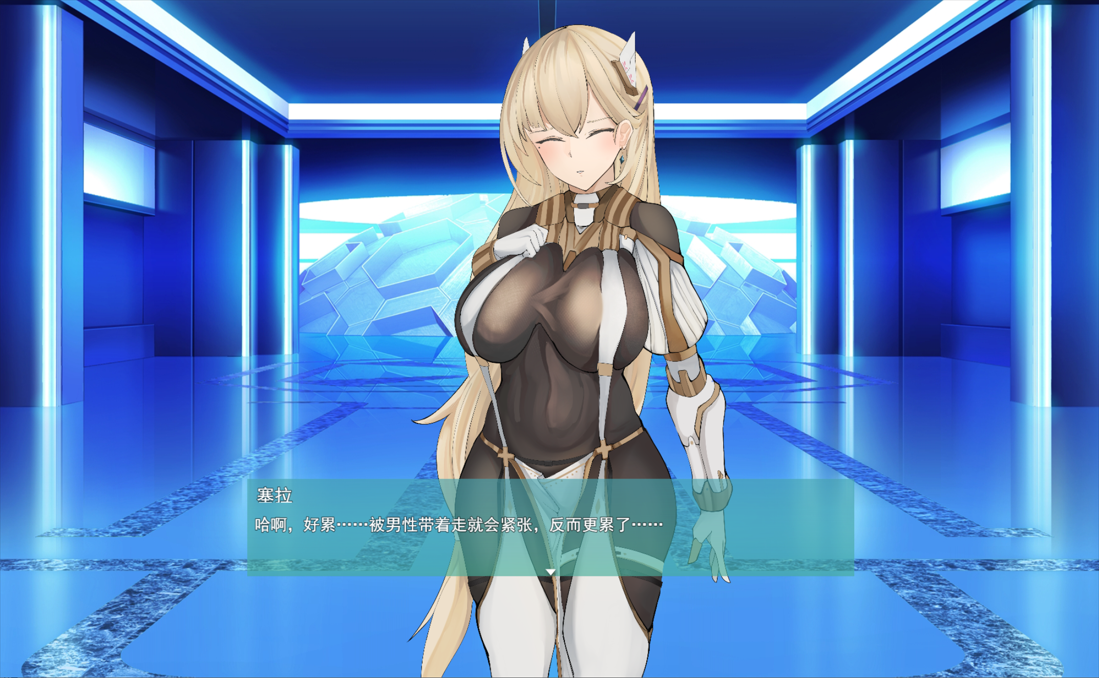Image resolution: width=1099 pixels, height=678 pixels.
Task: Click the dialogue continue arrow indicator
Action: click(550, 571)
